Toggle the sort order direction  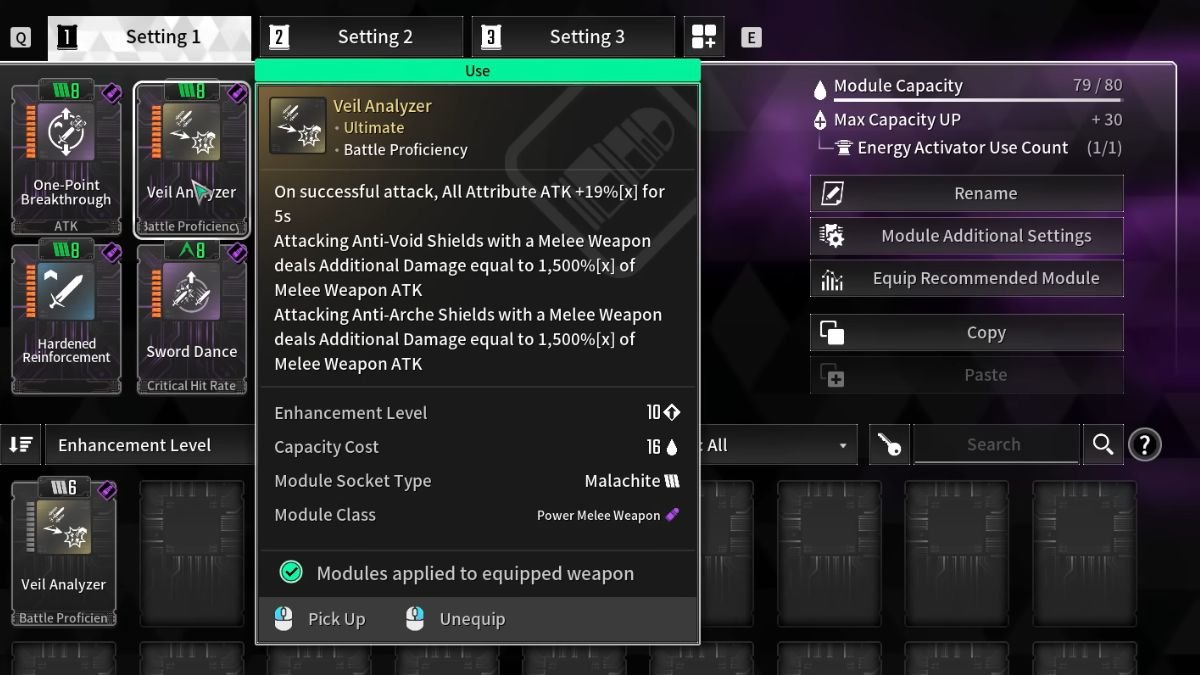click(21, 445)
